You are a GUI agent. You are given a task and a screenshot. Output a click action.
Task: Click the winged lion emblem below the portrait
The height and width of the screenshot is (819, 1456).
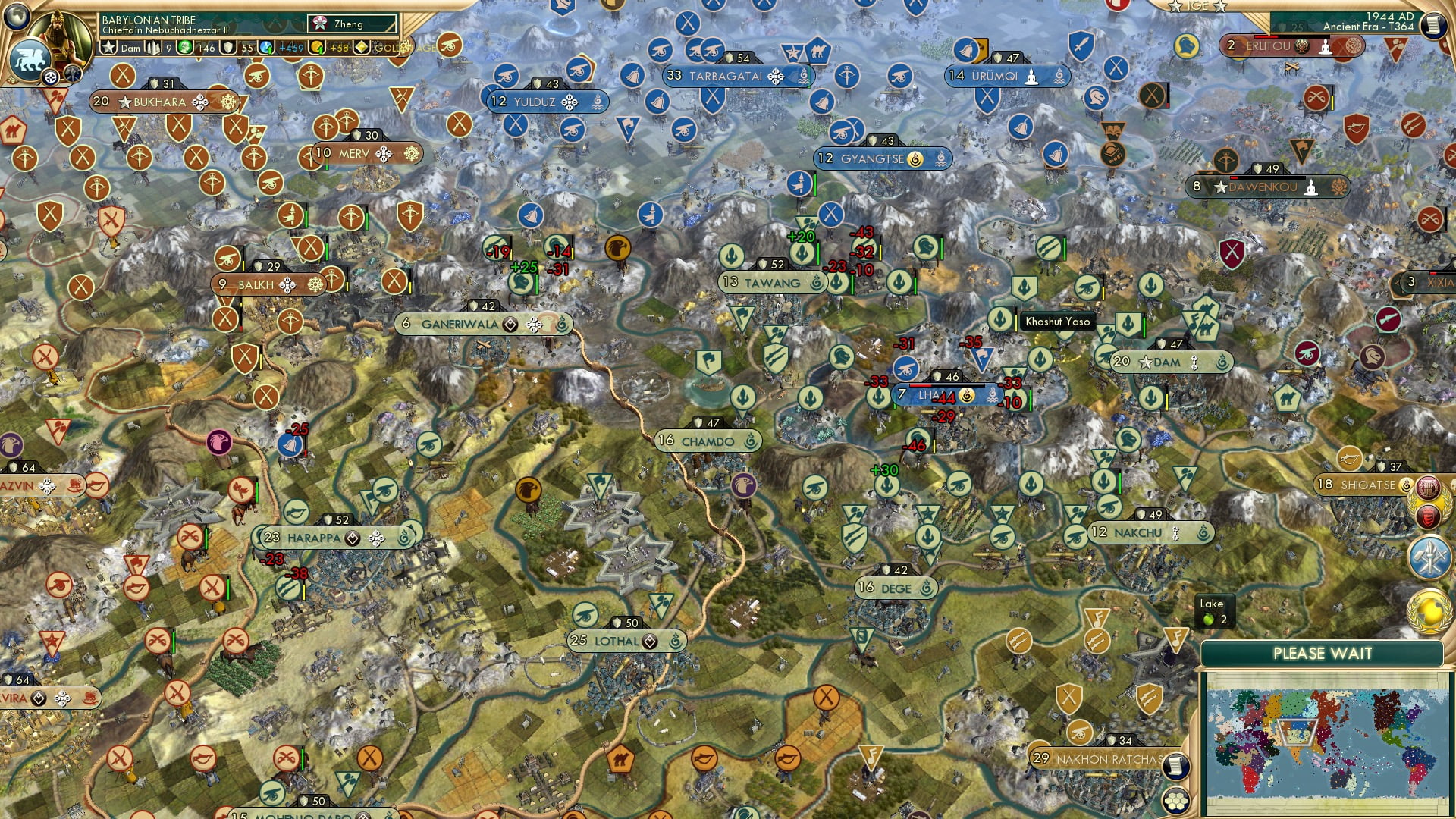(32, 59)
